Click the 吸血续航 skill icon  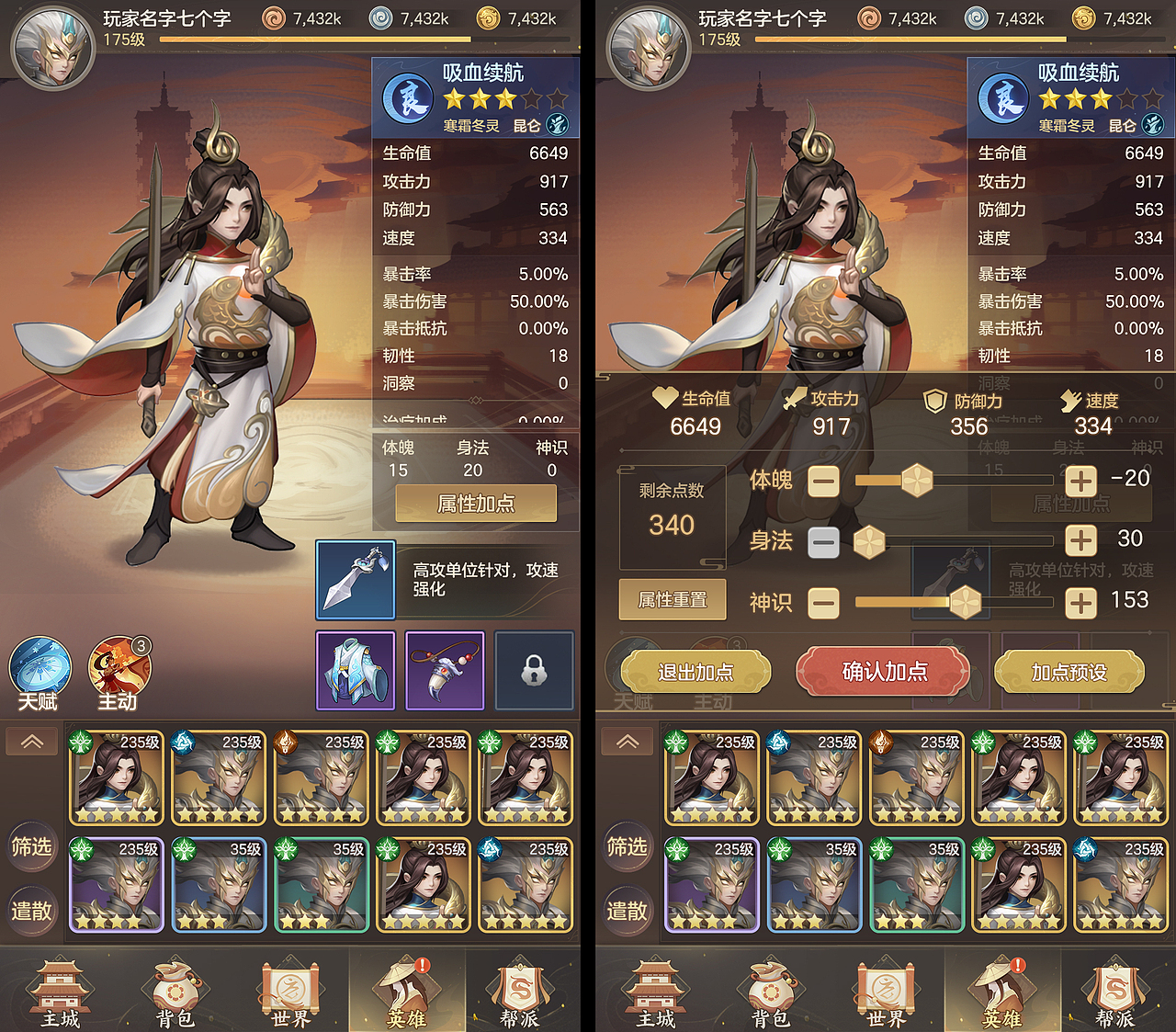(x=407, y=97)
